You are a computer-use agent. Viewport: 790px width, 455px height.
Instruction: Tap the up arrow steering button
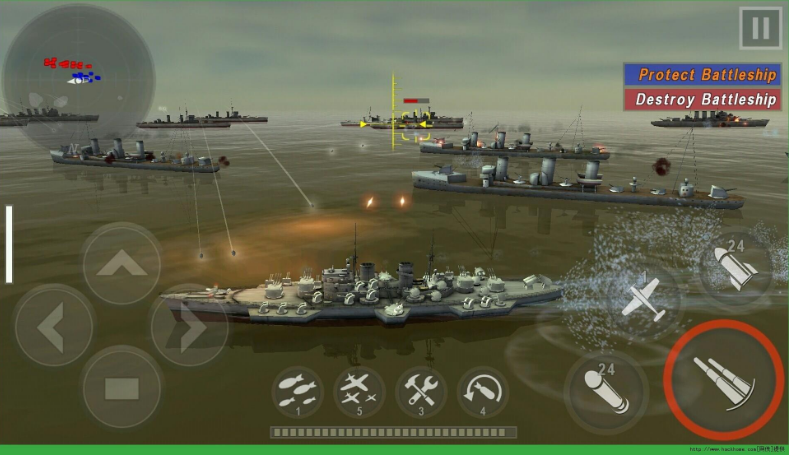point(121,264)
